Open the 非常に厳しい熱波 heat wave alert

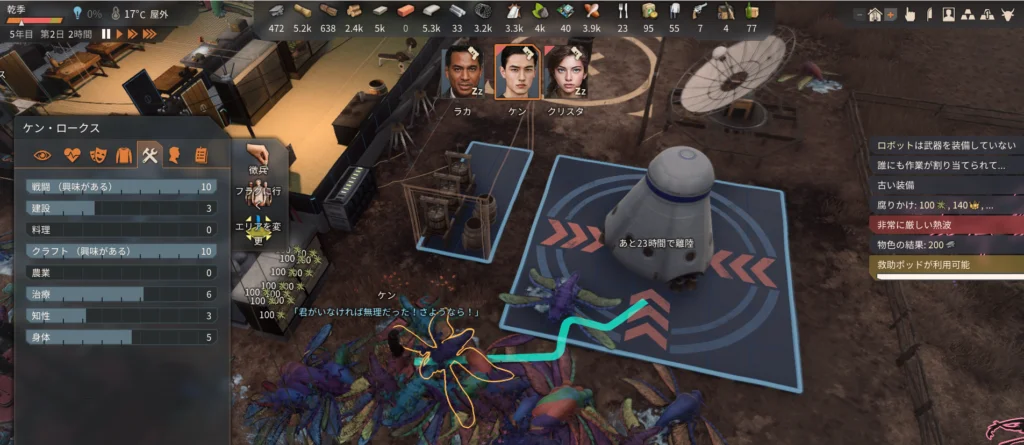click(945, 225)
